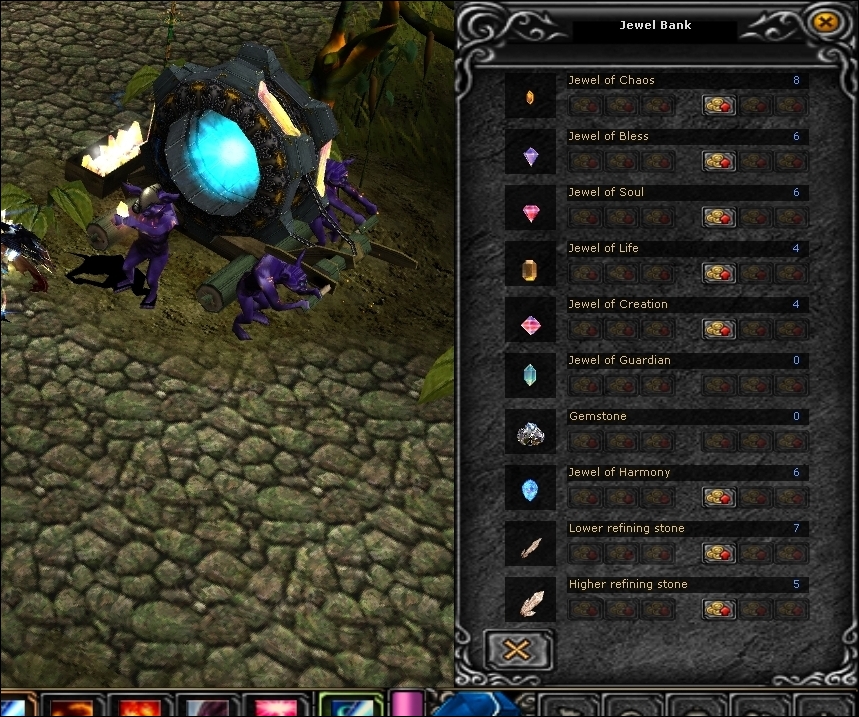859x717 pixels.
Task: Use the active coin button for Jewel of Soul
Action: [x=719, y=217]
